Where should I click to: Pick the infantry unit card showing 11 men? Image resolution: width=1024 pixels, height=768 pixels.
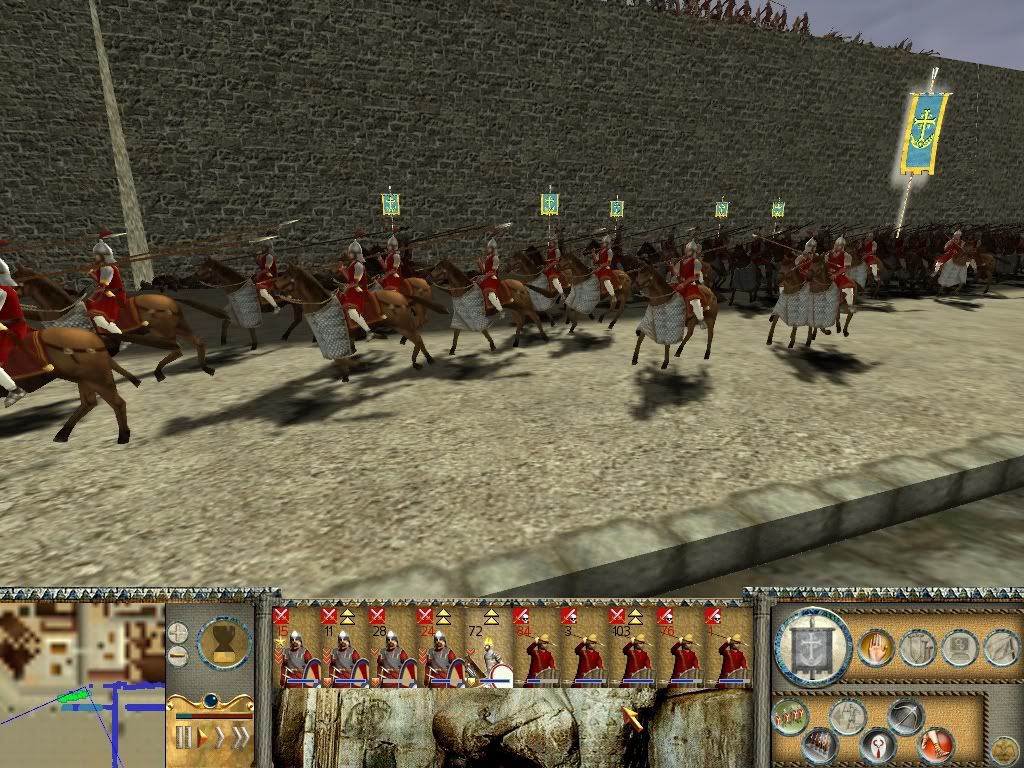[342, 647]
